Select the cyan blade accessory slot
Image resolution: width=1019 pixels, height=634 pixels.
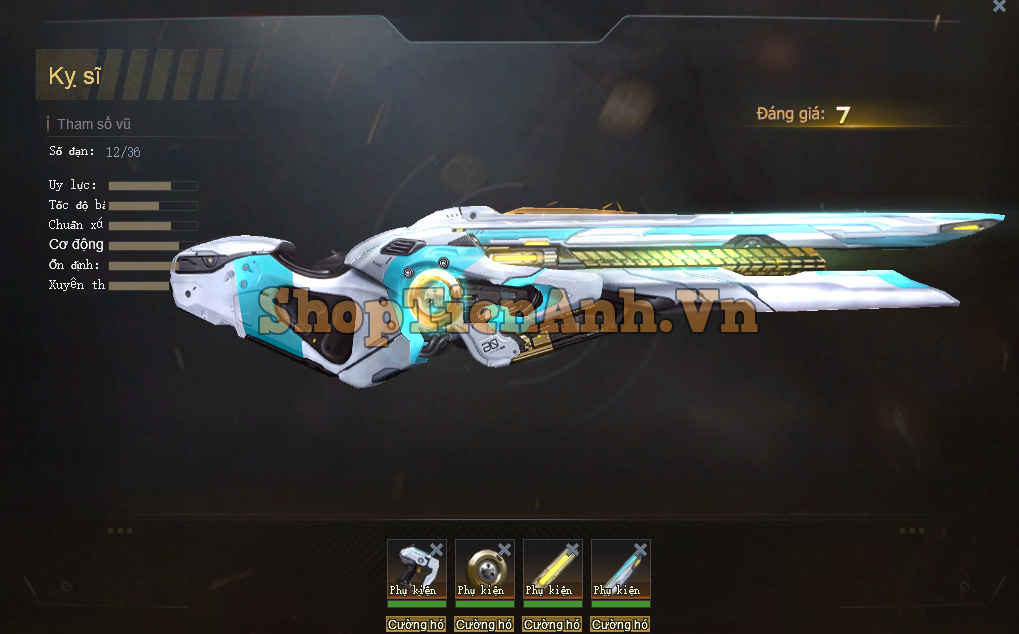coord(618,571)
